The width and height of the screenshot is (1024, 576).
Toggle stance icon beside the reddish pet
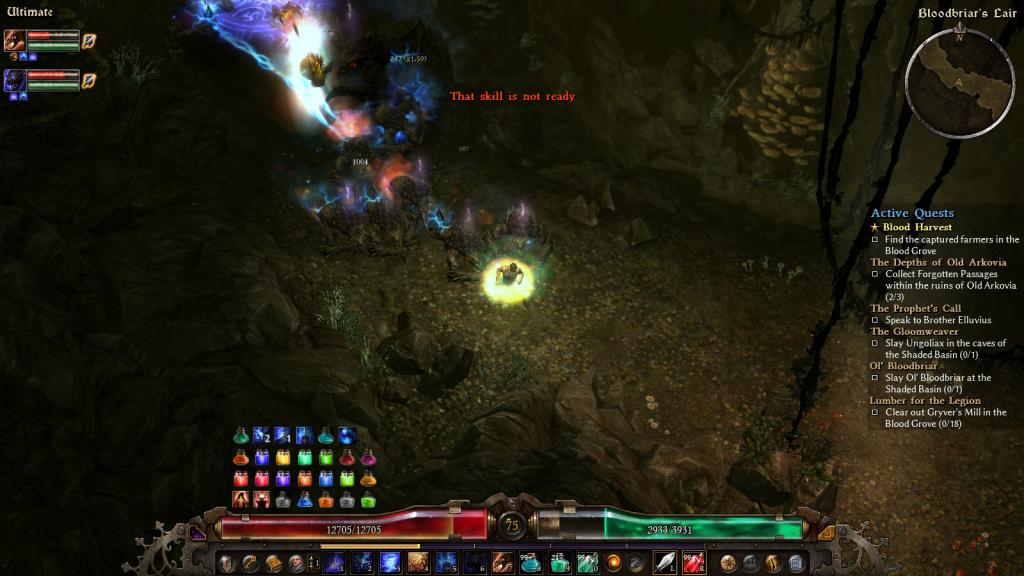89,40
